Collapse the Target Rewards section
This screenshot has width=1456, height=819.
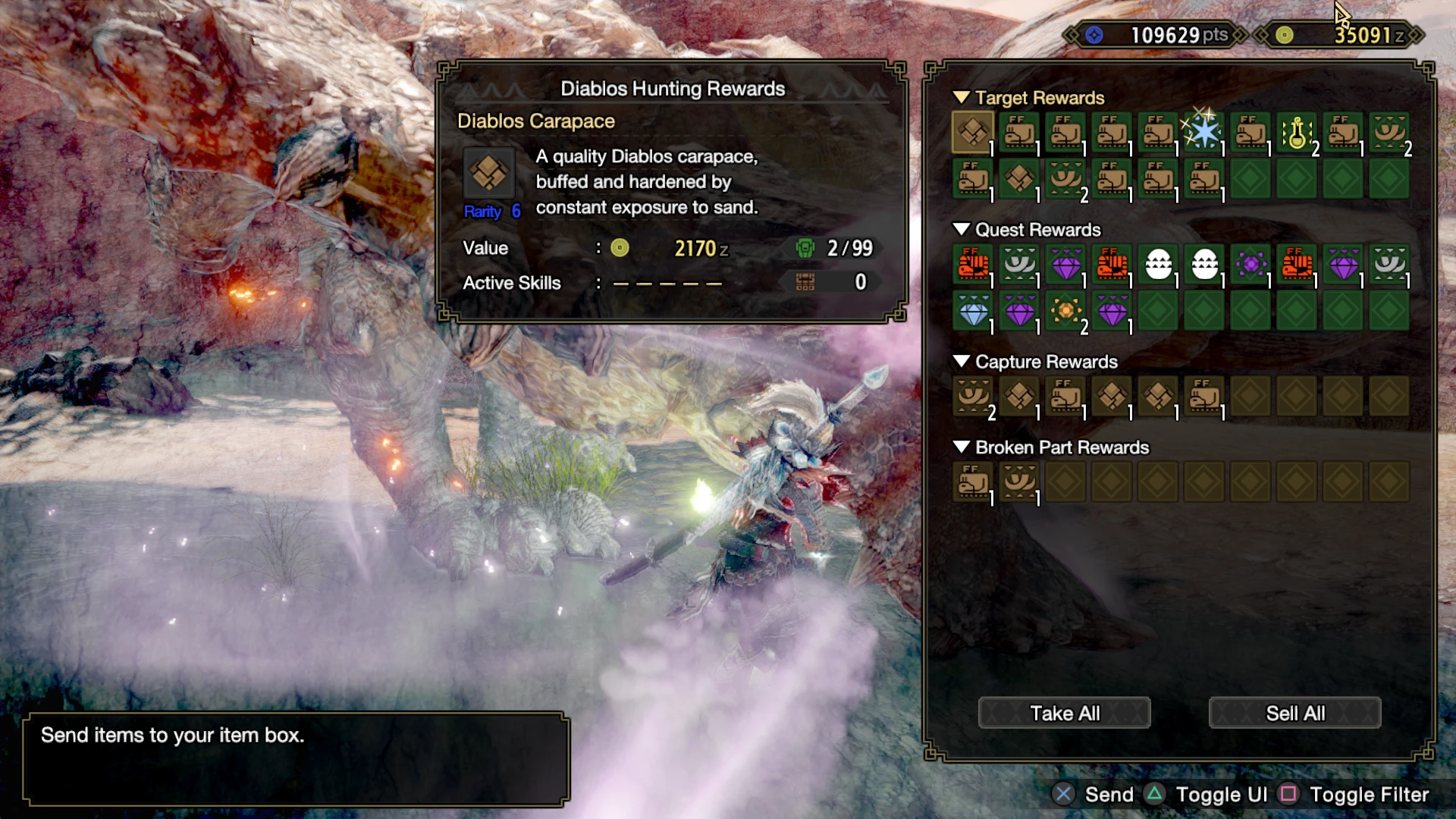click(x=962, y=97)
